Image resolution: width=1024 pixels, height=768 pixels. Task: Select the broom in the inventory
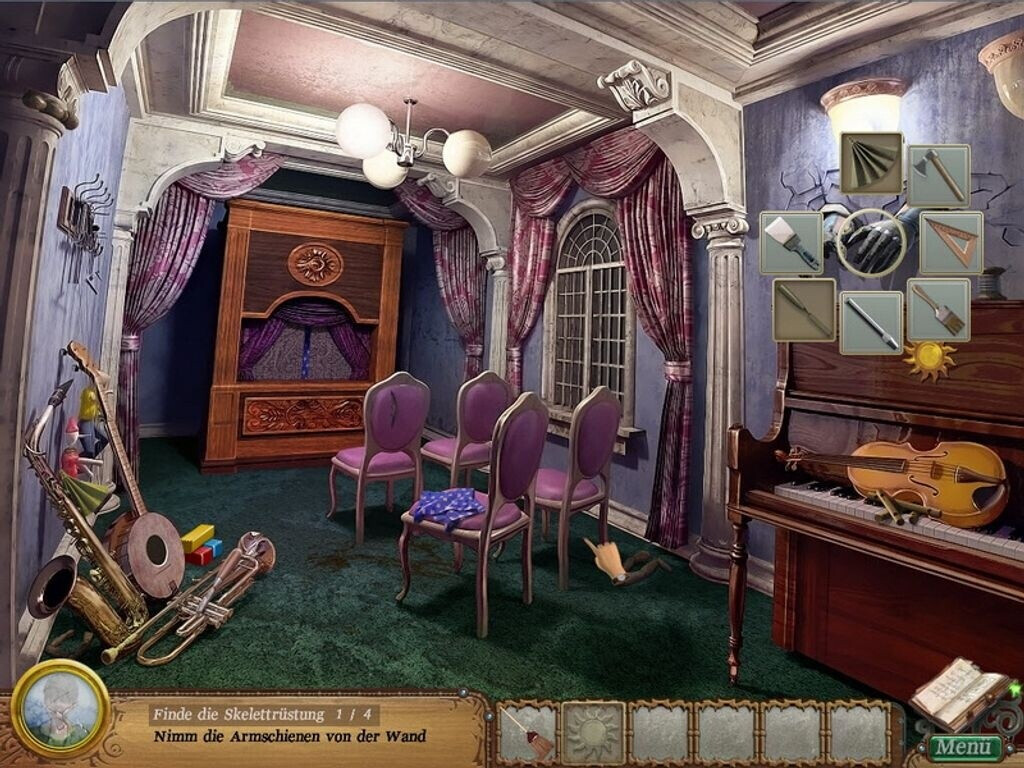point(527,733)
